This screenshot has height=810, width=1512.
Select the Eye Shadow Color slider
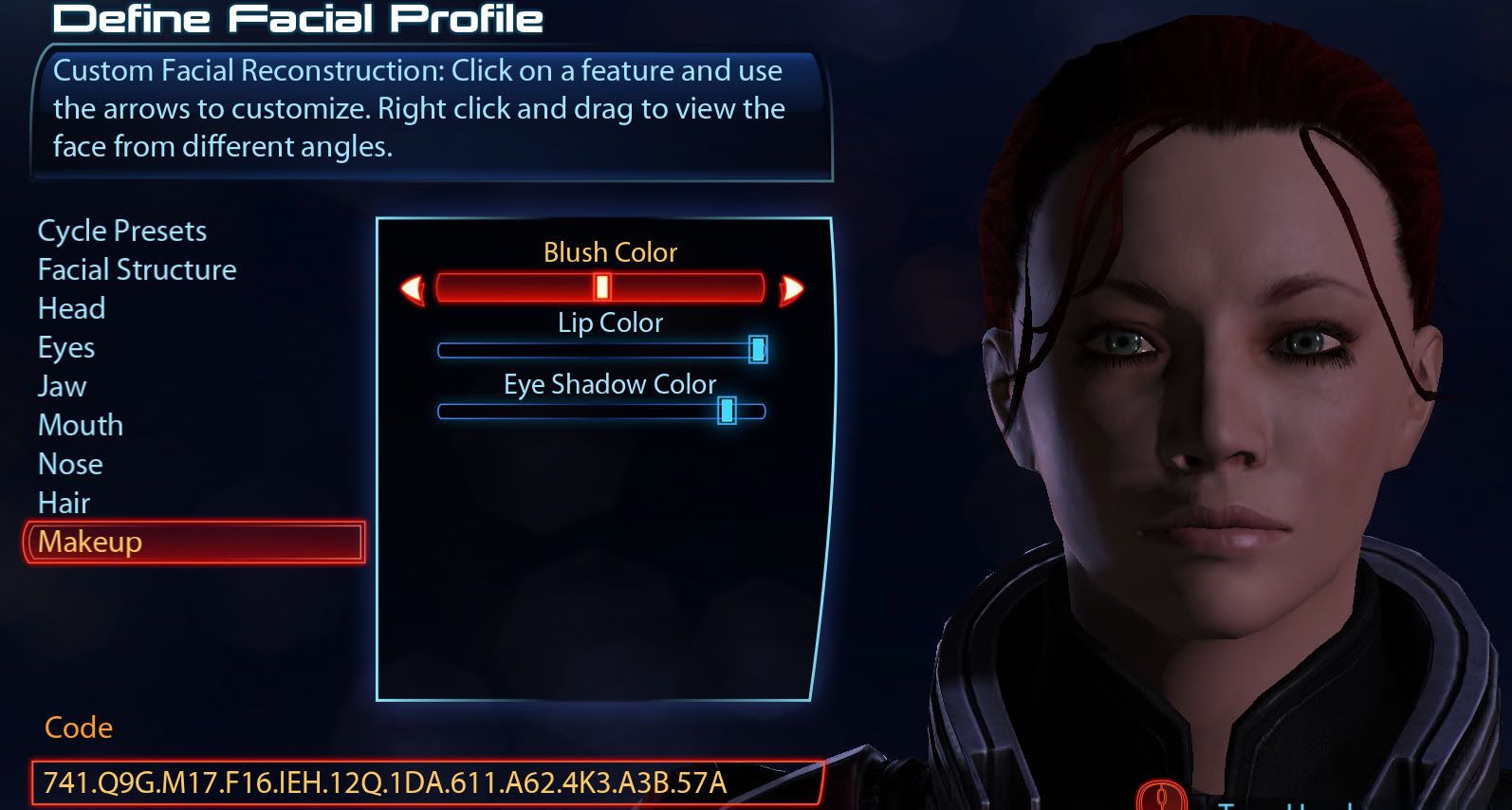pos(599,411)
